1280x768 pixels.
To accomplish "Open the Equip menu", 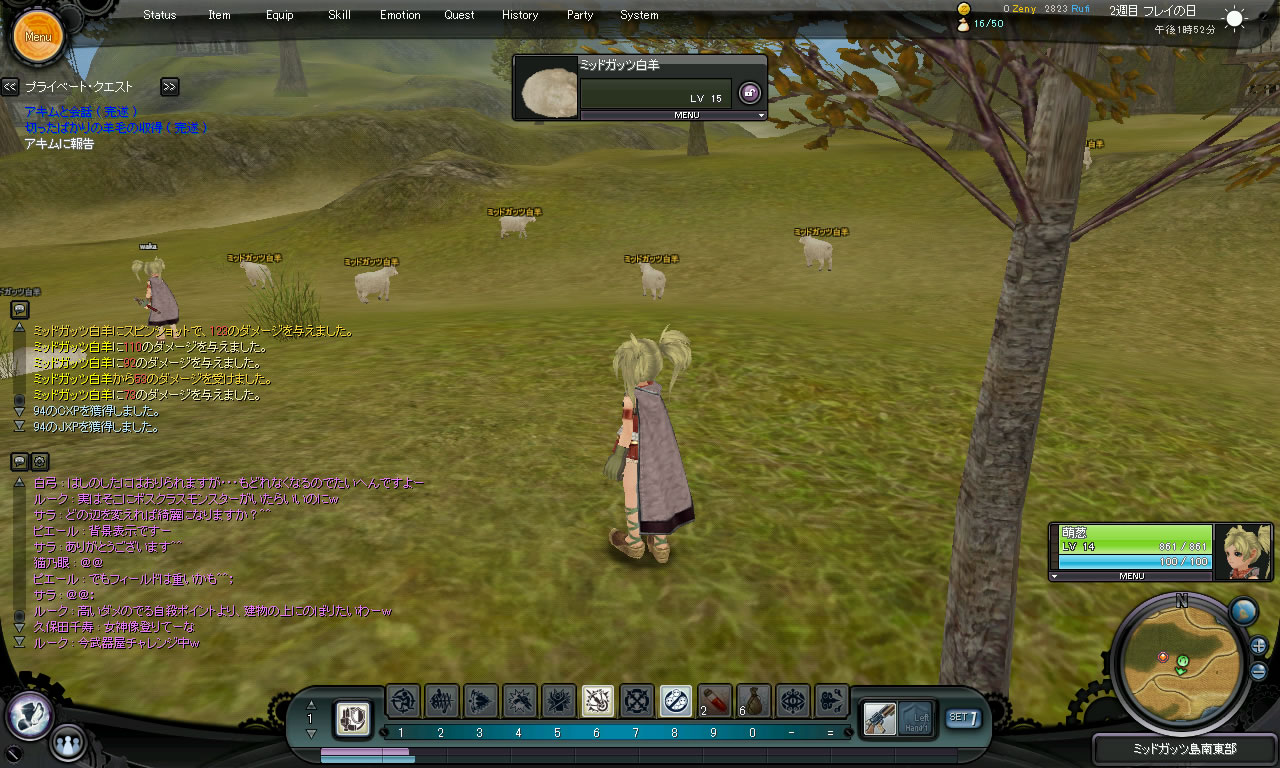I will click(x=280, y=15).
